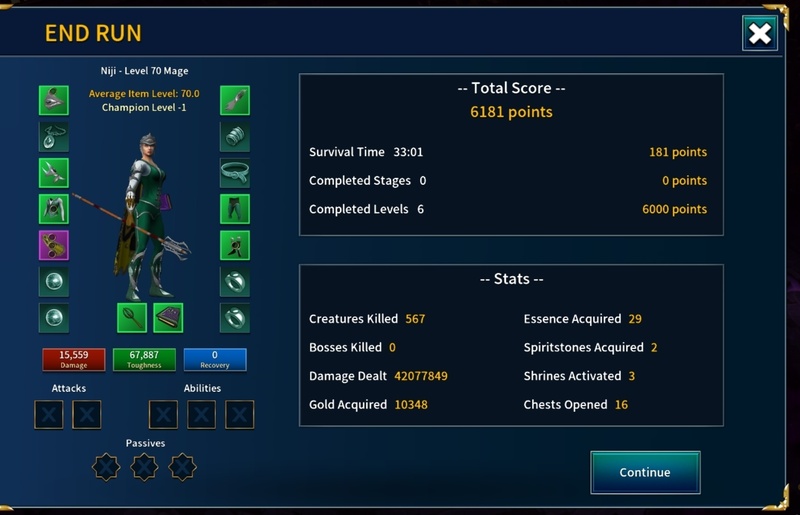800x515 pixels.
Task: Select the equipped helmet slot
Action: coord(54,100)
